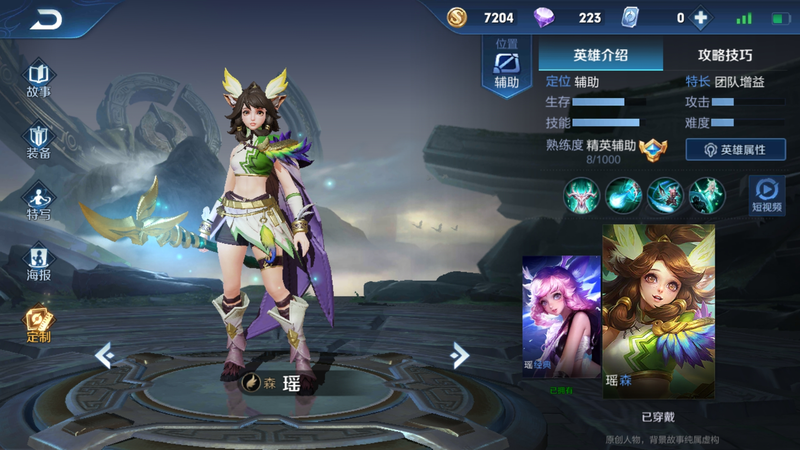Open the 海报 poster view
Screen dimensions: 800x450
coord(38,265)
